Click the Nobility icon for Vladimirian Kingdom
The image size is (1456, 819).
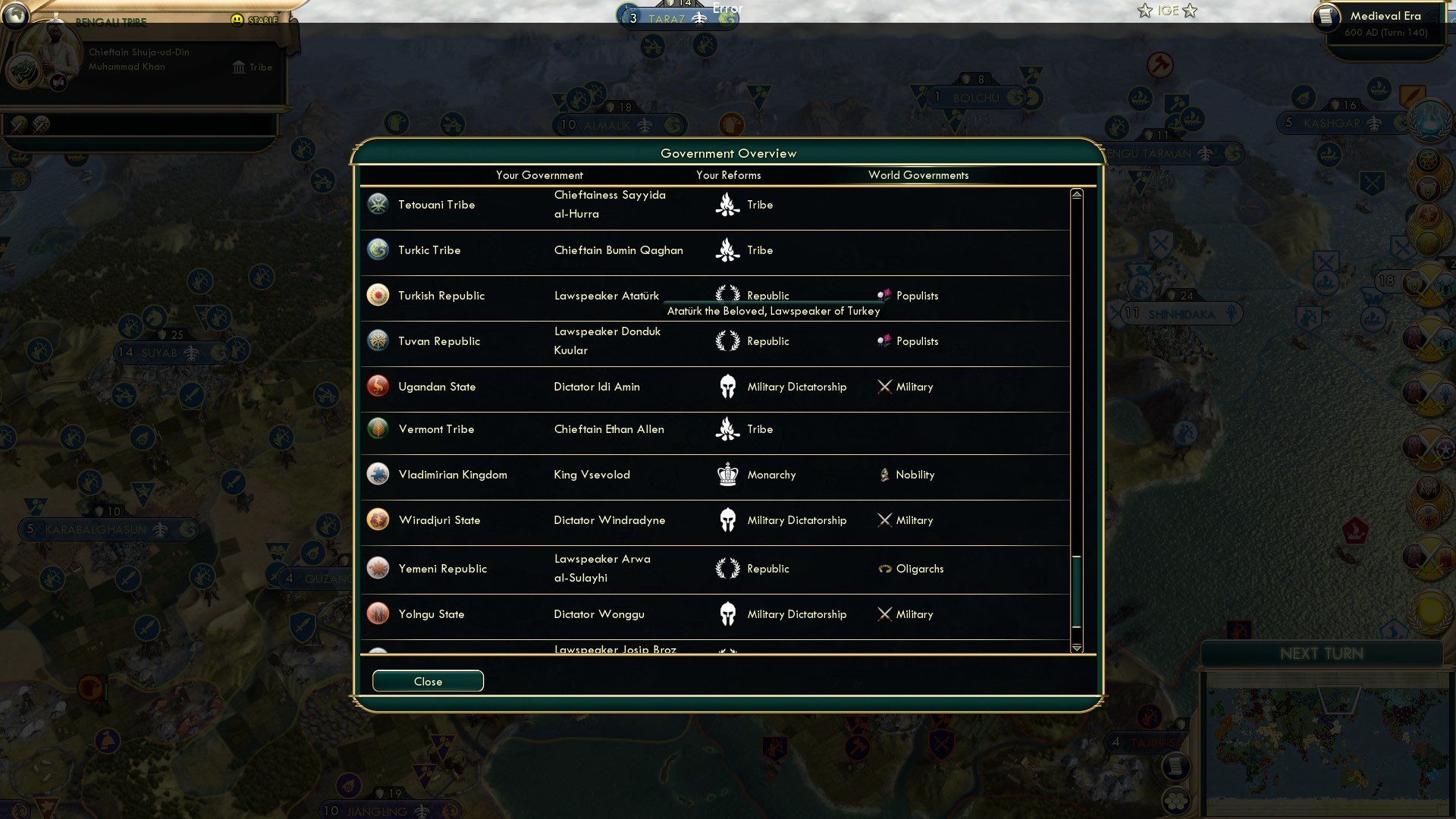tap(884, 475)
